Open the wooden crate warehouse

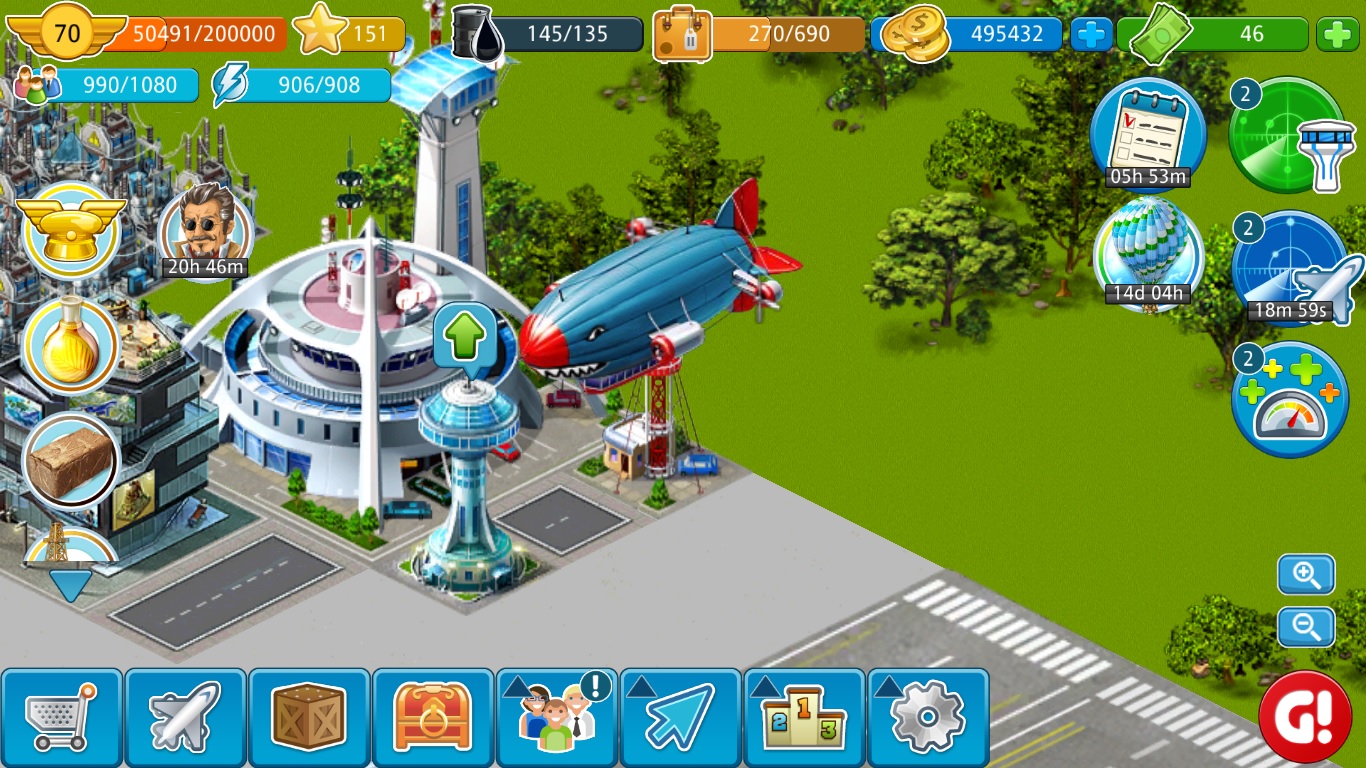point(310,716)
